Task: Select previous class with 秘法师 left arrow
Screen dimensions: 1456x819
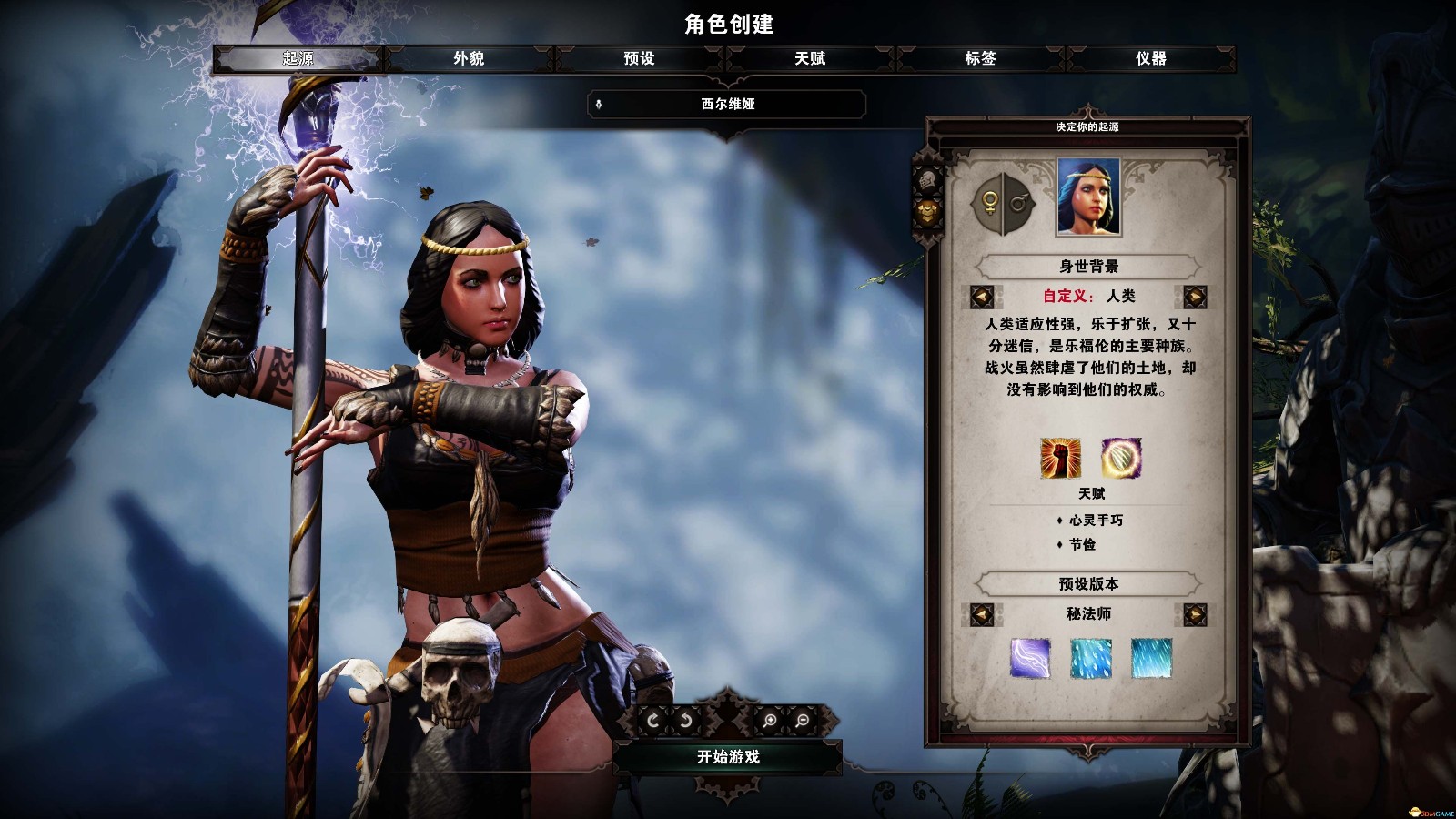Action: (x=981, y=614)
